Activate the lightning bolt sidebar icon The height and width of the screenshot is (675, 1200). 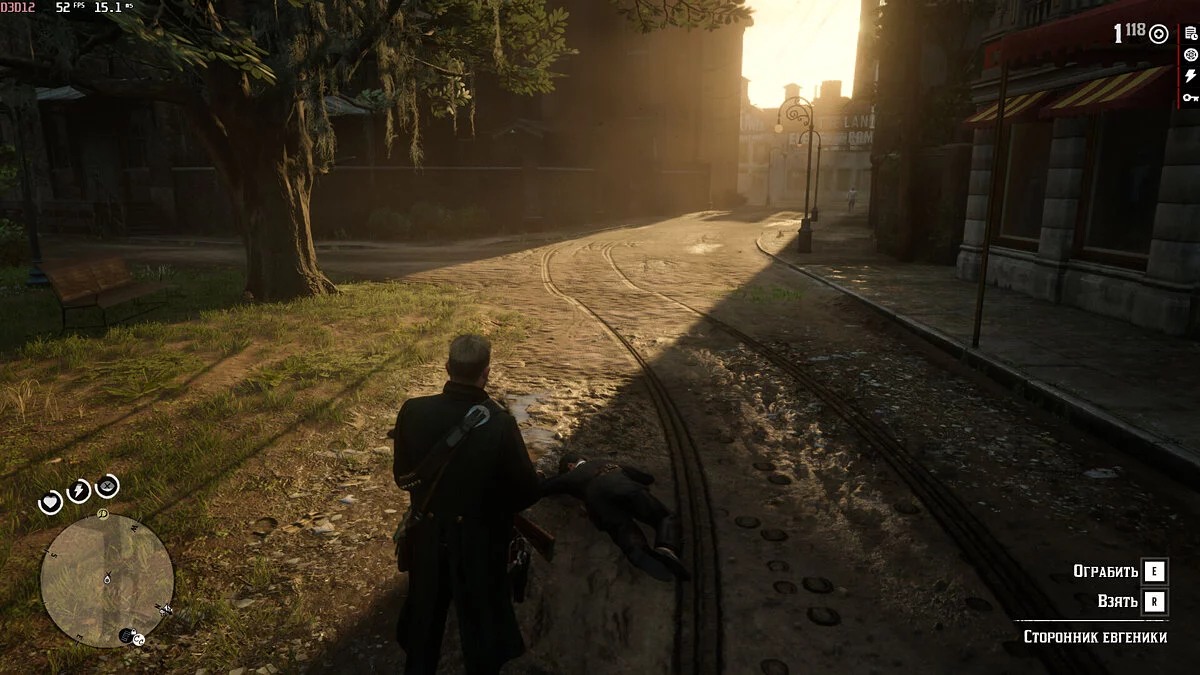pyautogui.click(x=1190, y=76)
